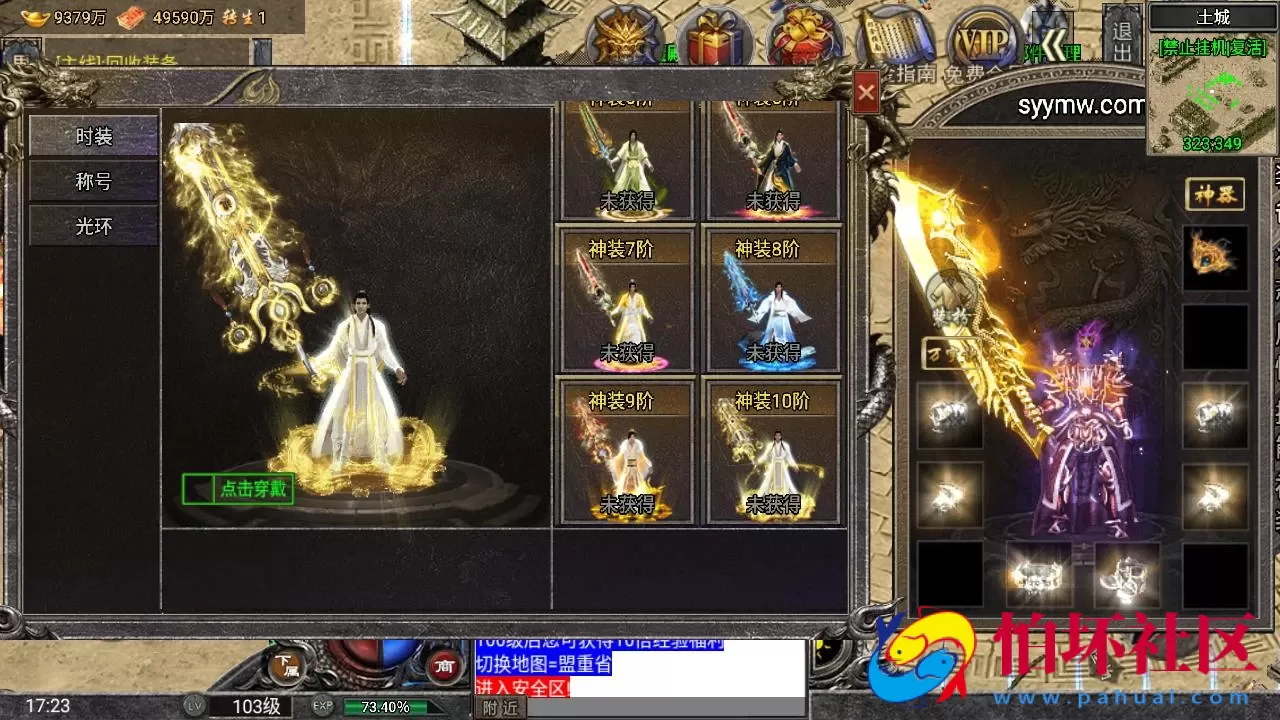
Task: Click the 进入安全区 chat link
Action: click(519, 690)
